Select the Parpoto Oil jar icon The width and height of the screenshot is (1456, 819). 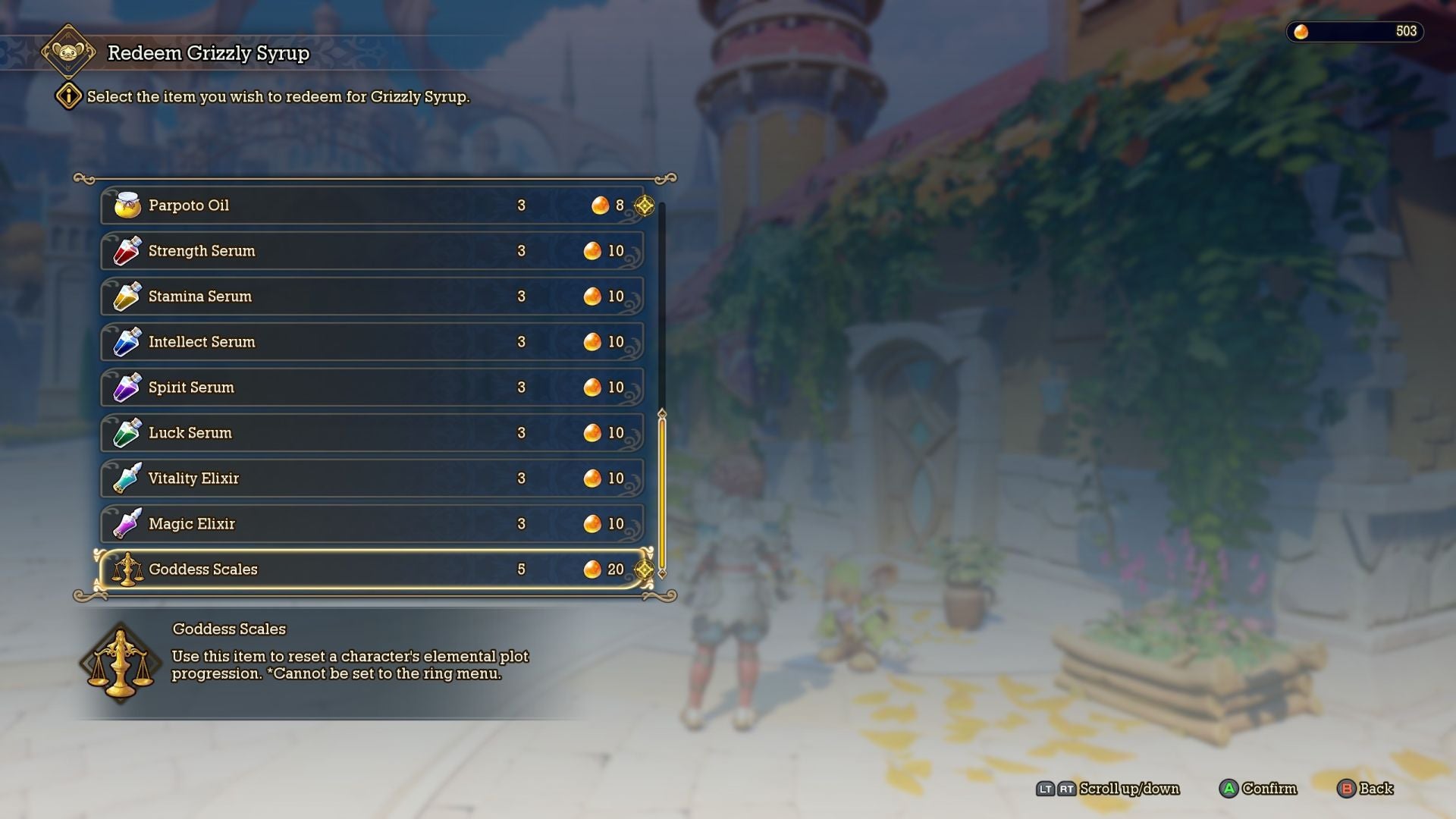(127, 205)
